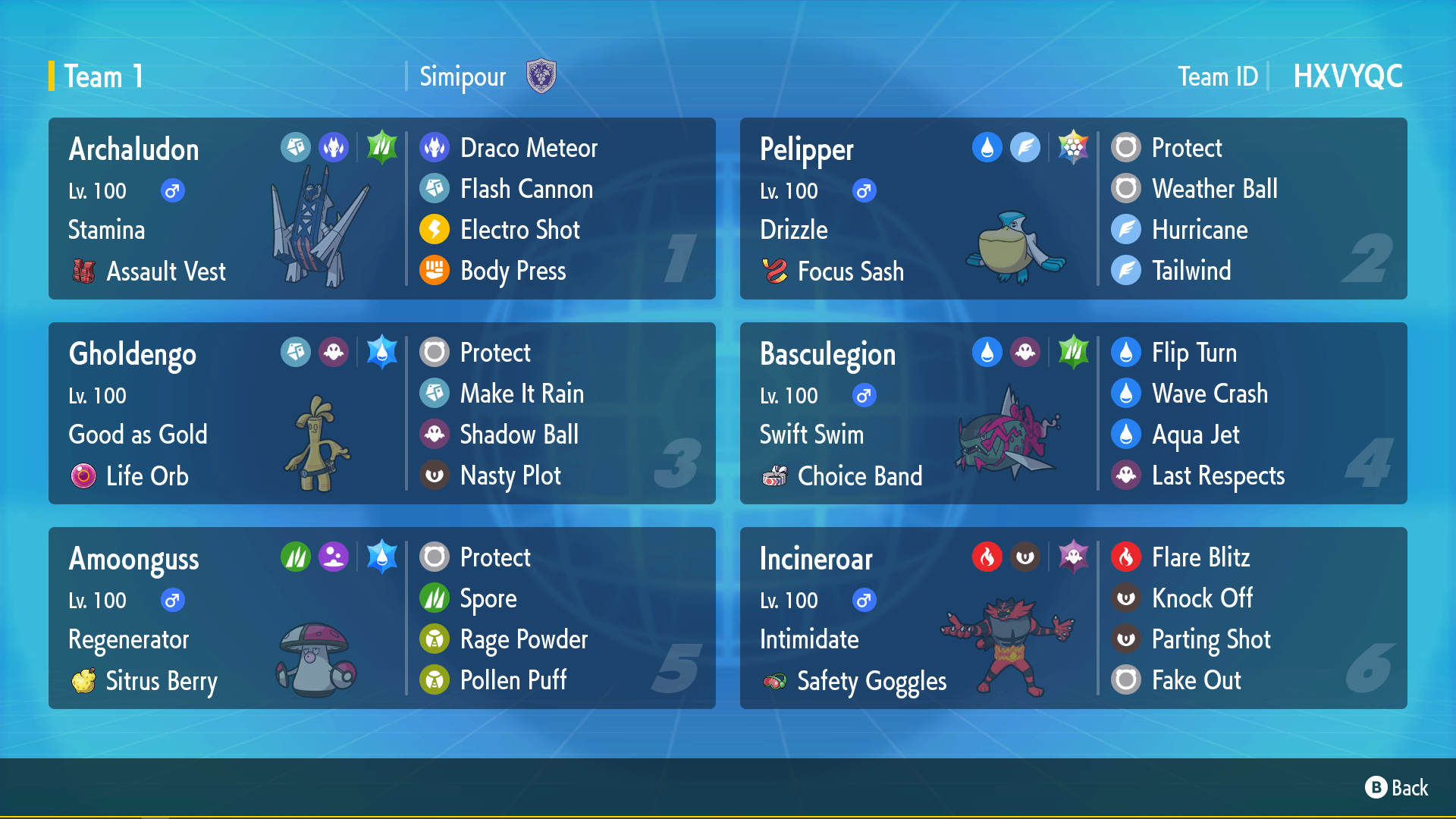
Task: Select the Pelipper team card
Action: (1073, 209)
